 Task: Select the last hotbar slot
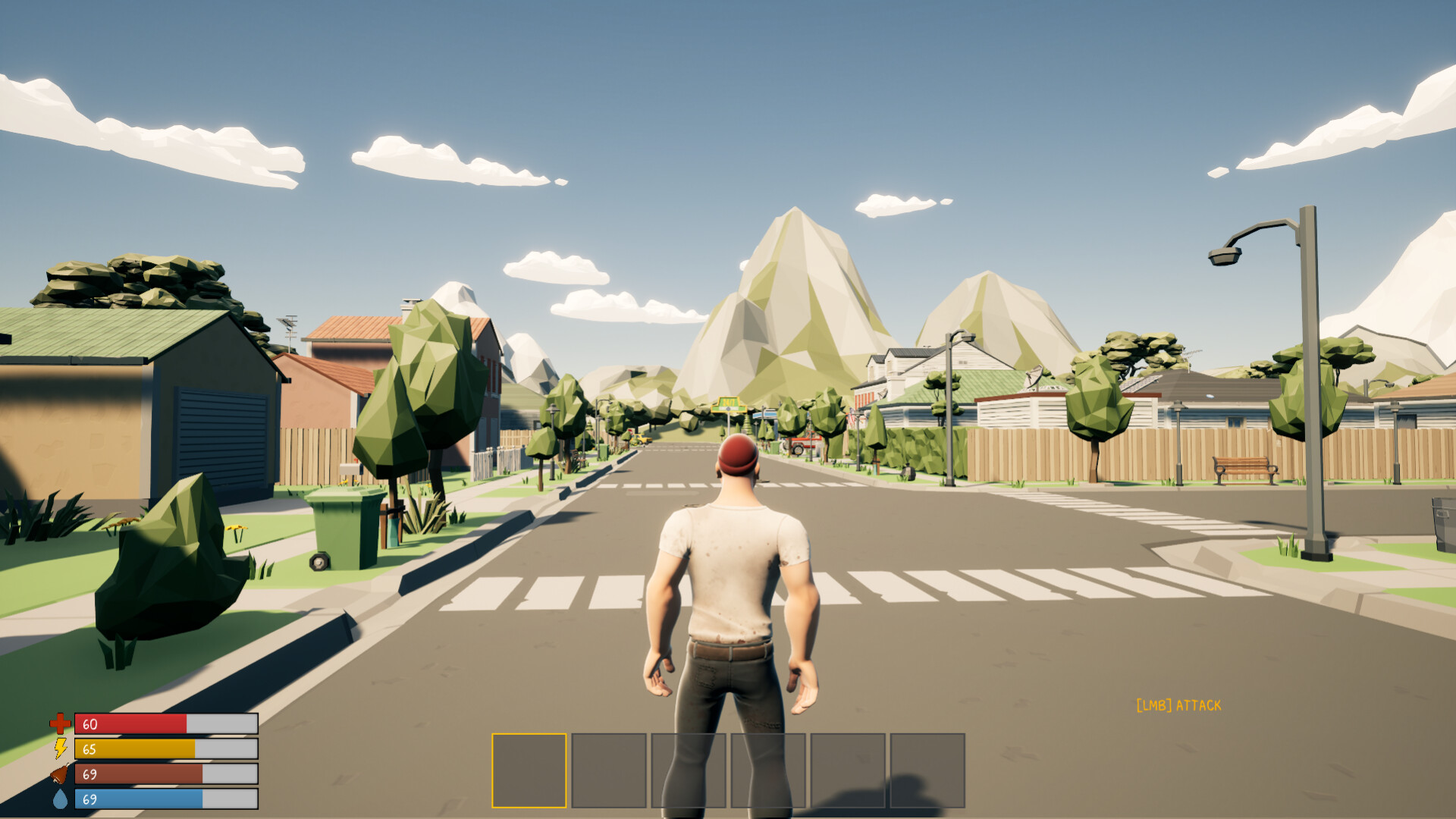(x=927, y=768)
